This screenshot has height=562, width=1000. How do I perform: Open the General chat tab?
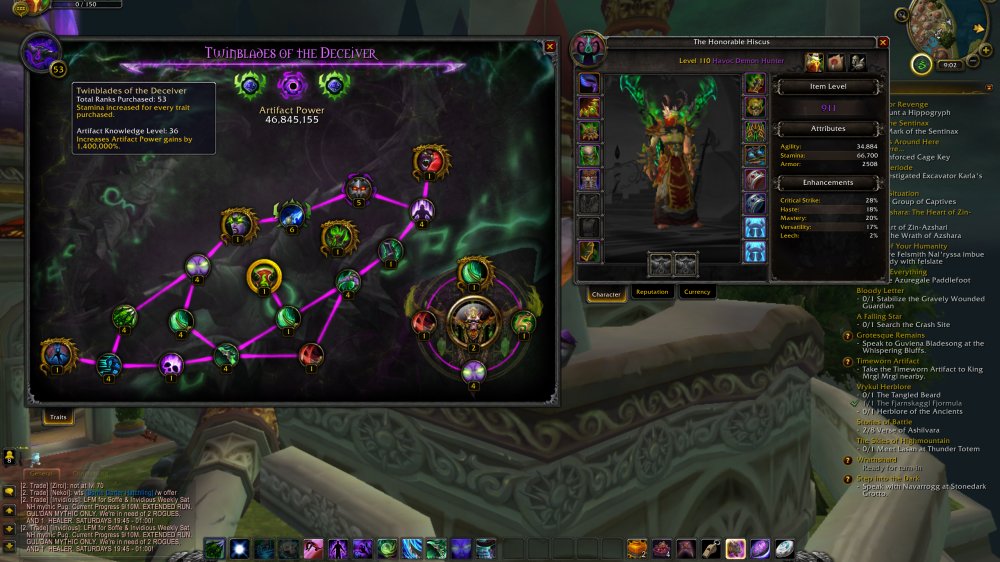pos(42,474)
